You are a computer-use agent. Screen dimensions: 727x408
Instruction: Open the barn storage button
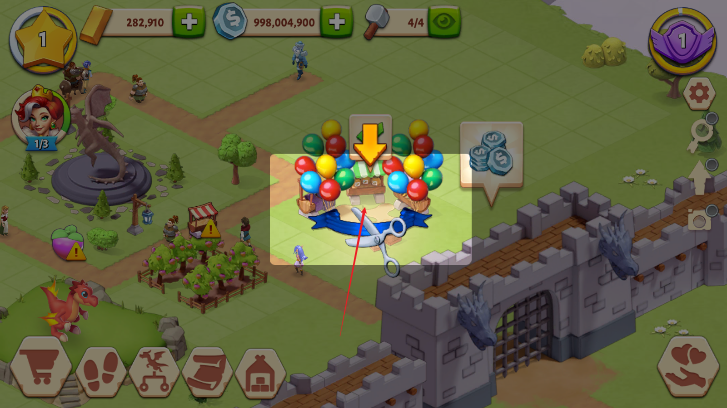(260, 369)
